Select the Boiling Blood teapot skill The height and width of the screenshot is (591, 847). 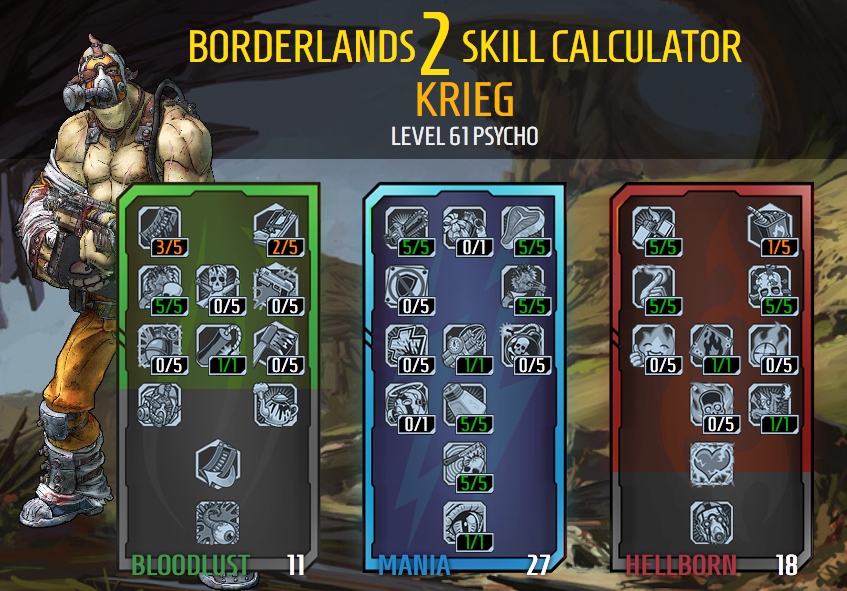[x=273, y=403]
